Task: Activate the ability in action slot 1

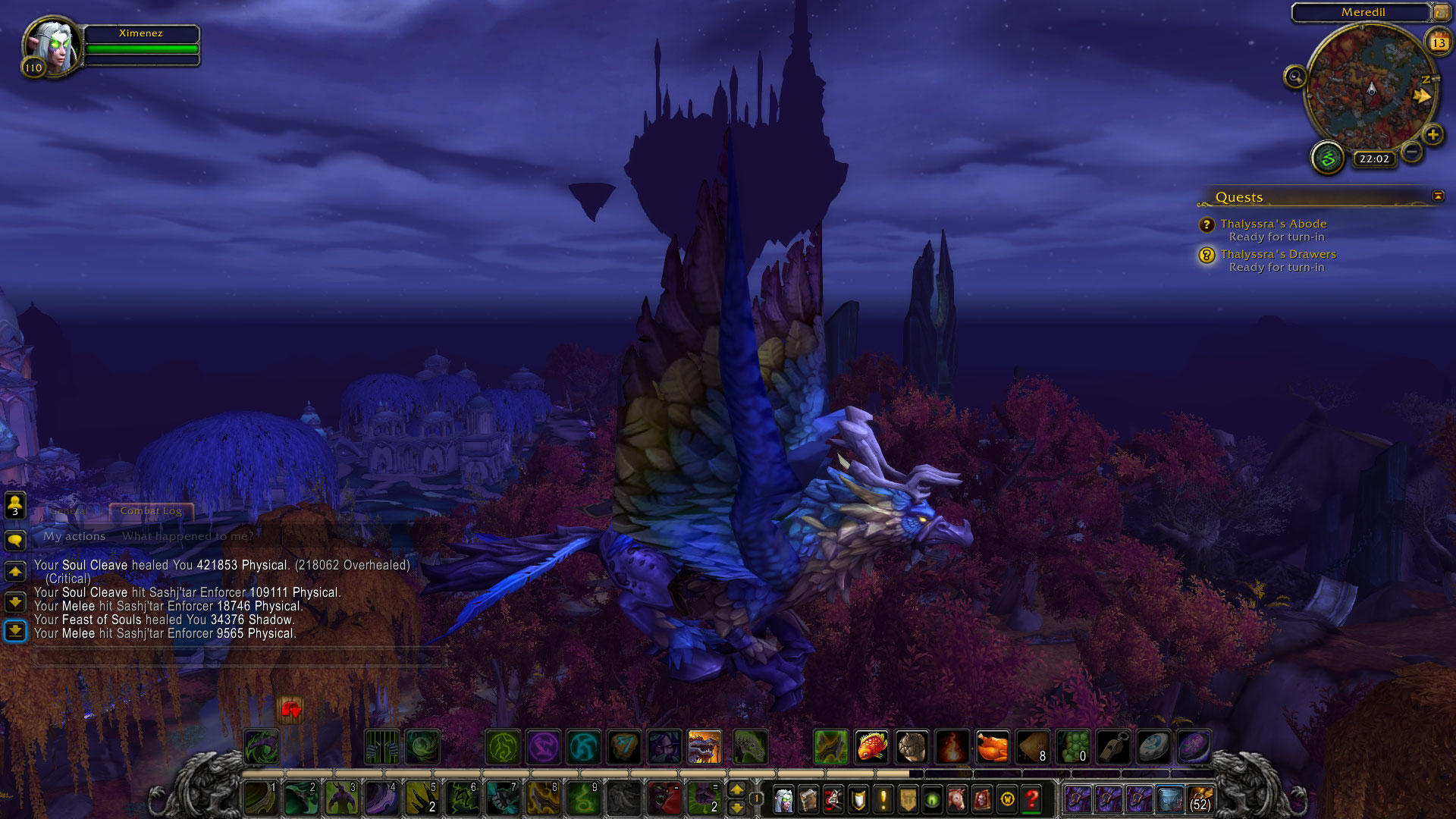Action: tap(260, 799)
